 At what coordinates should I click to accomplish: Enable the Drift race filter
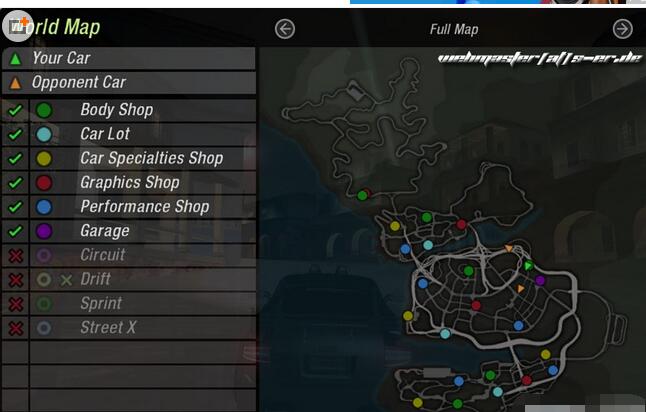pyautogui.click(x=15, y=279)
